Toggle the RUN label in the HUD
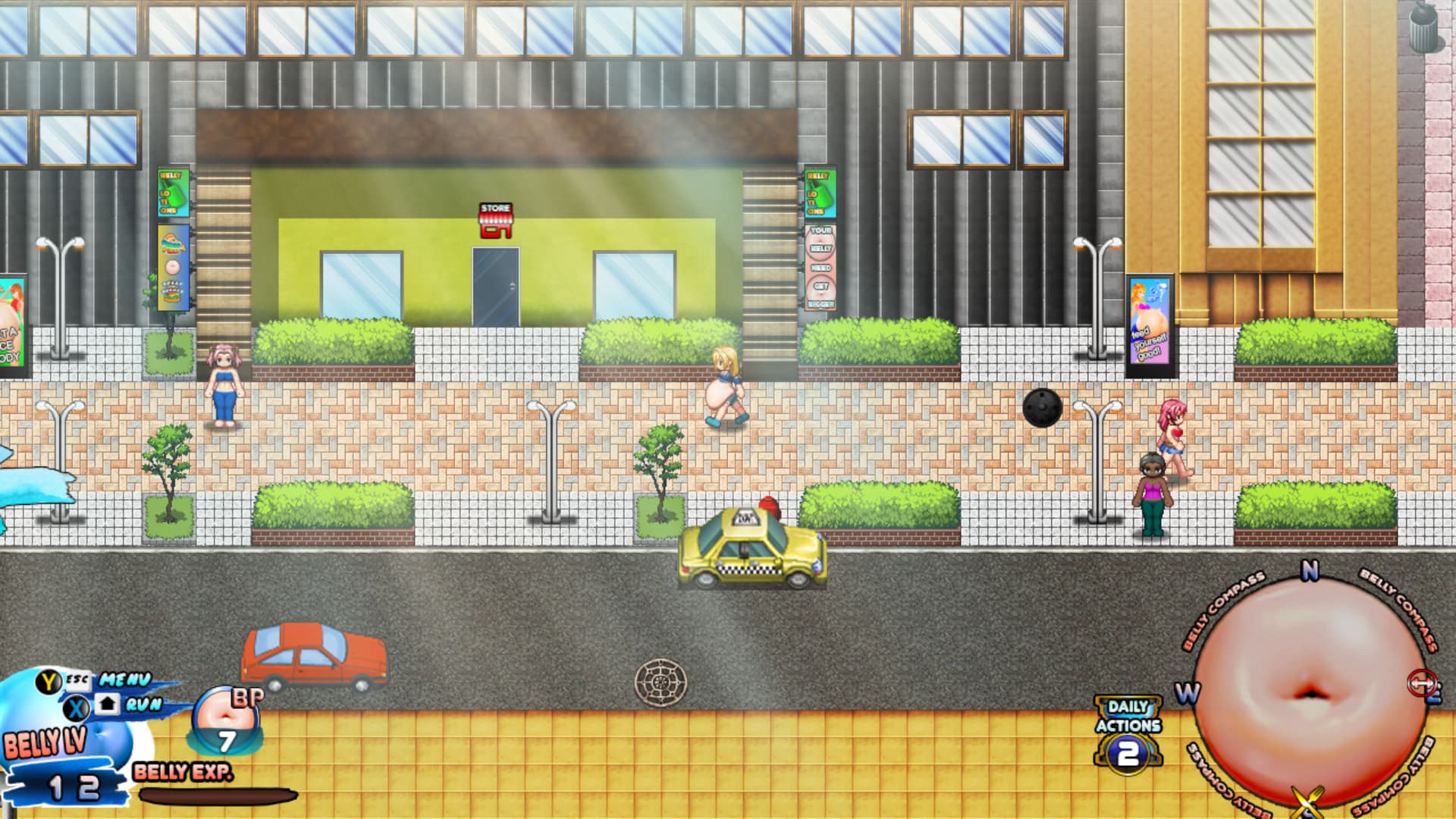This screenshot has width=1456, height=819. (143, 704)
